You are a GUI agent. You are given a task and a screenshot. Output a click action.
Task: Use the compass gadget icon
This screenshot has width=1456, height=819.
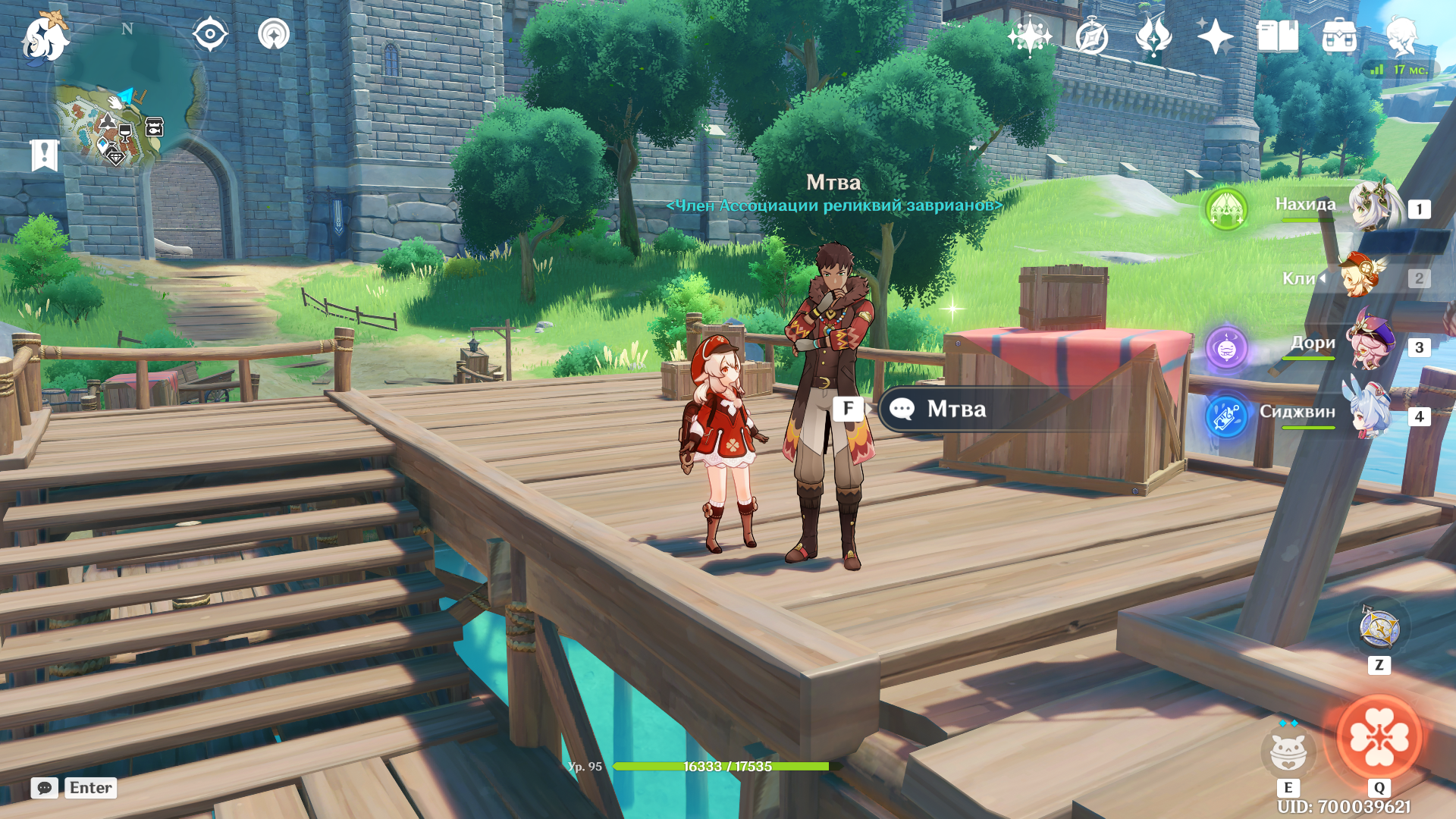(x=1379, y=629)
